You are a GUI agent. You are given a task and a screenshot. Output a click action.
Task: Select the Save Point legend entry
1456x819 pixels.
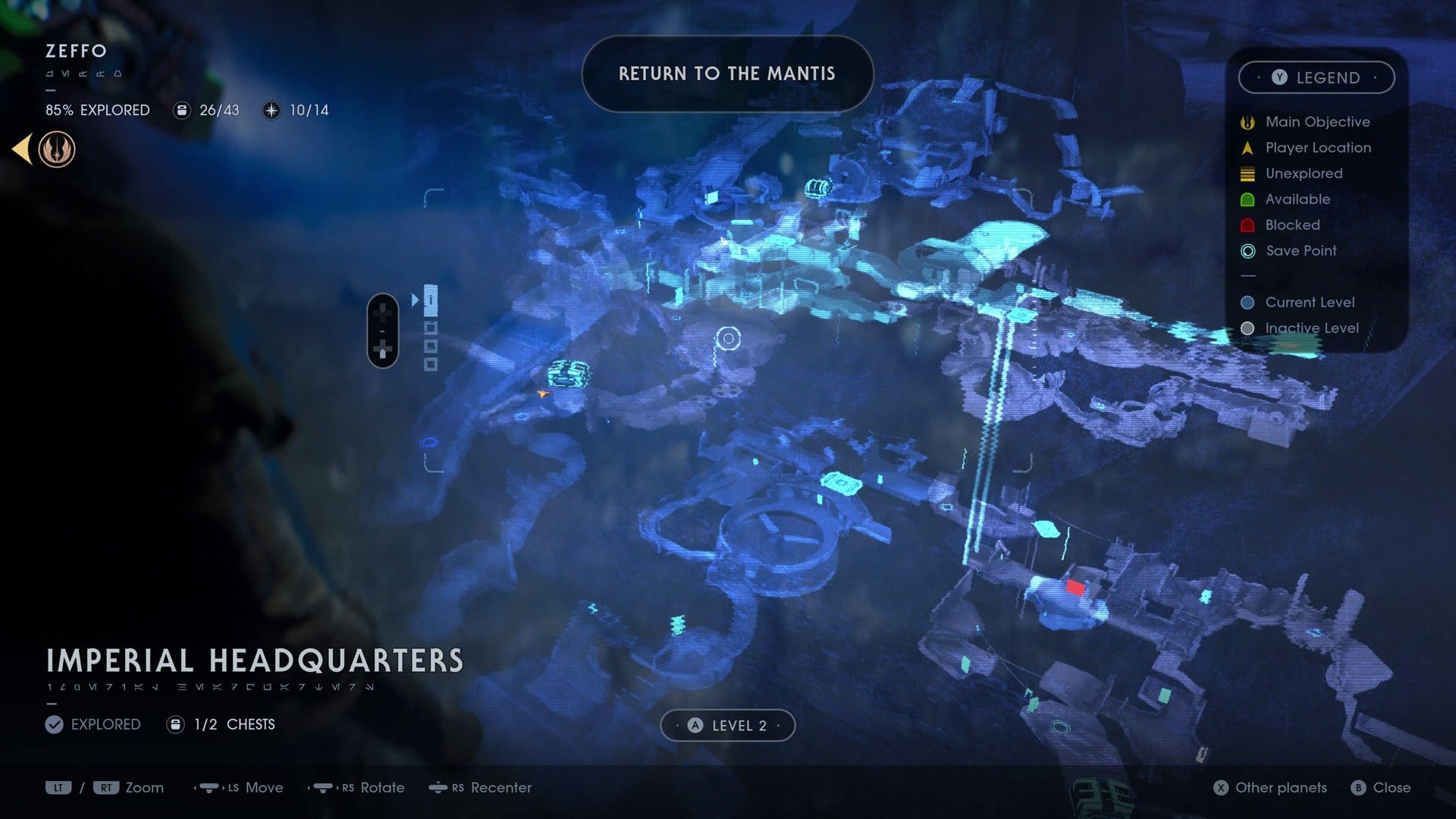coord(1300,251)
